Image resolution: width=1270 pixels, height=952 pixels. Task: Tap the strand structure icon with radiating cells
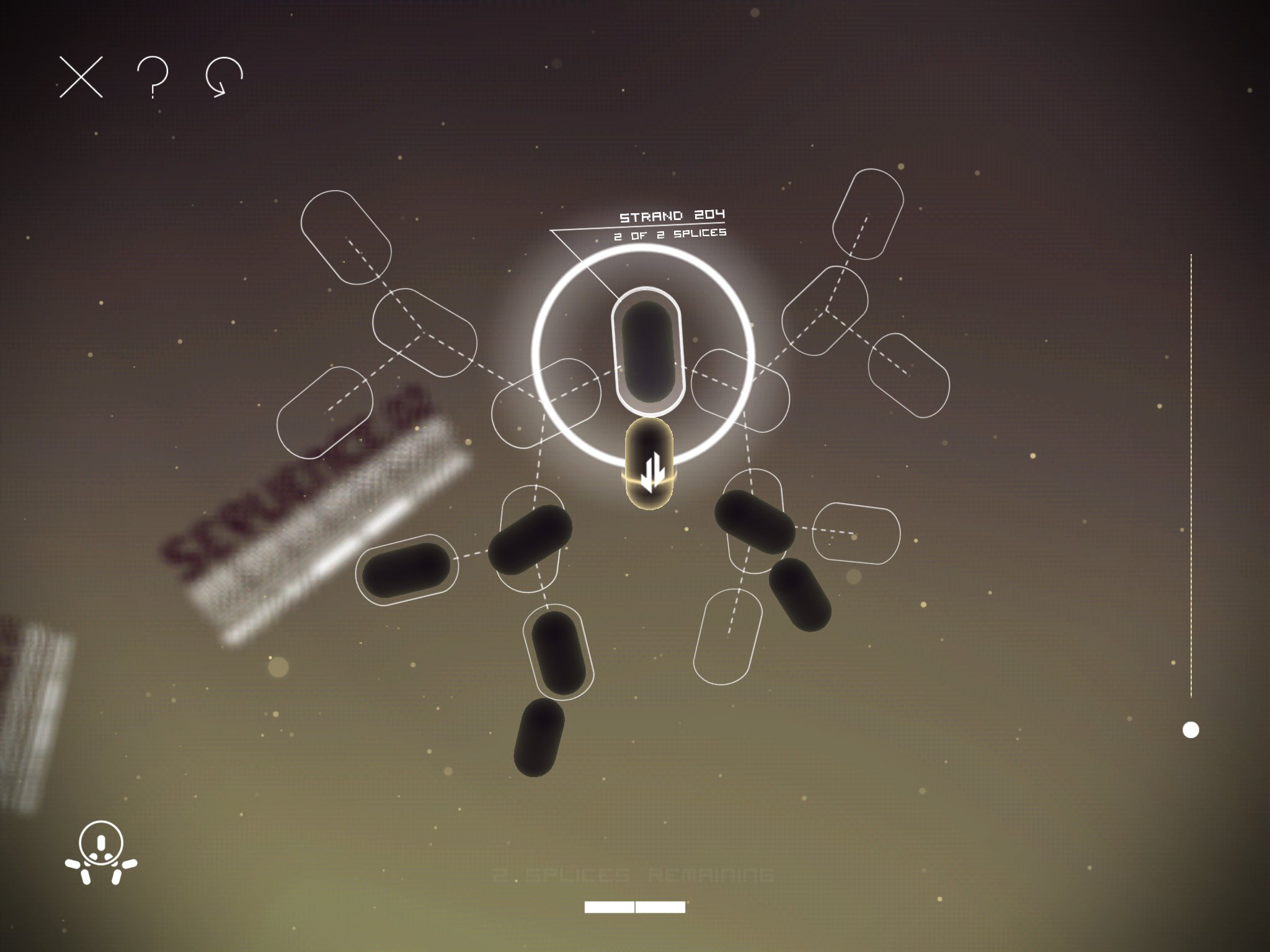101,852
